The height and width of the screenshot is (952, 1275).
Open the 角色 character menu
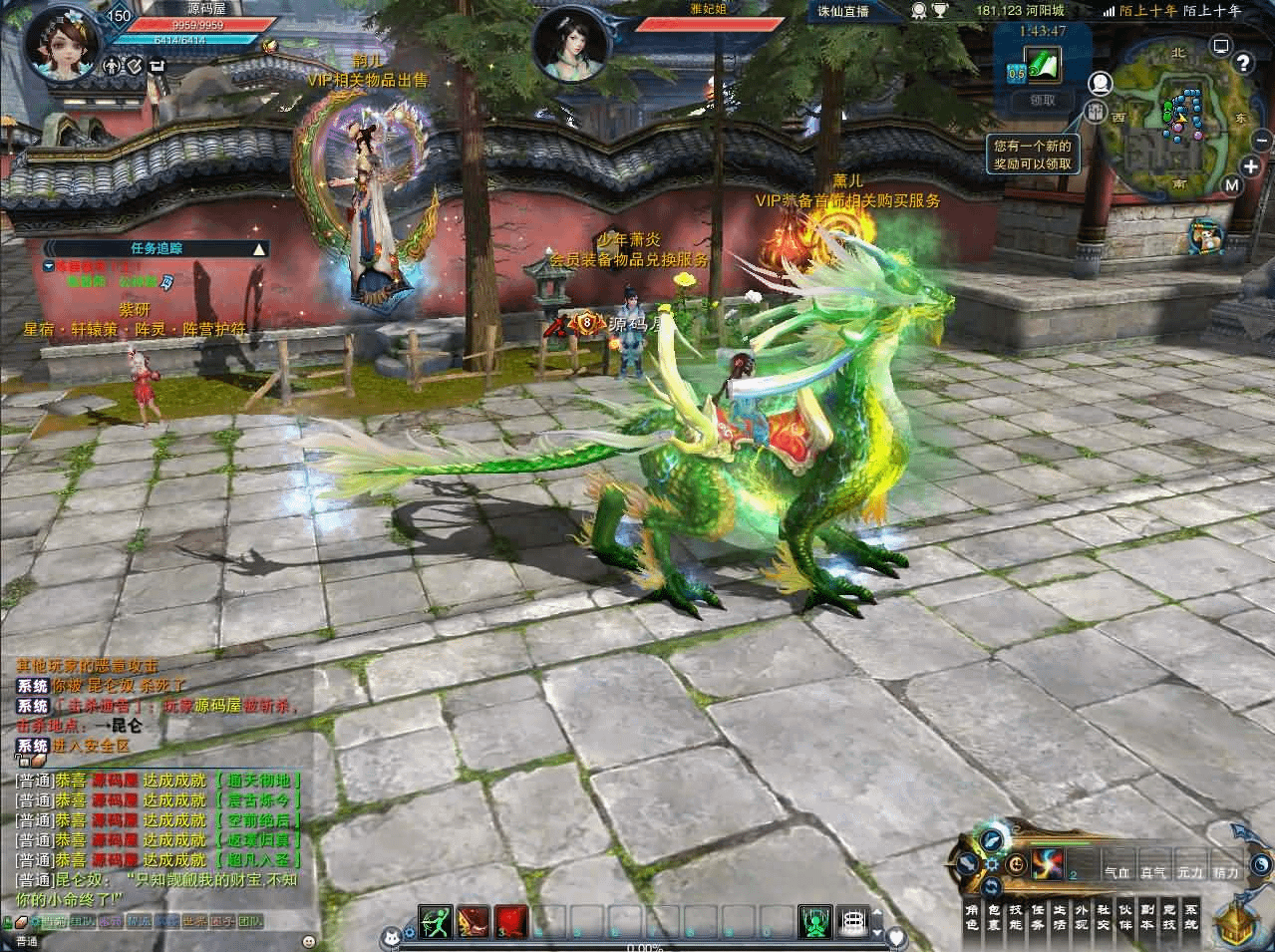972,916
